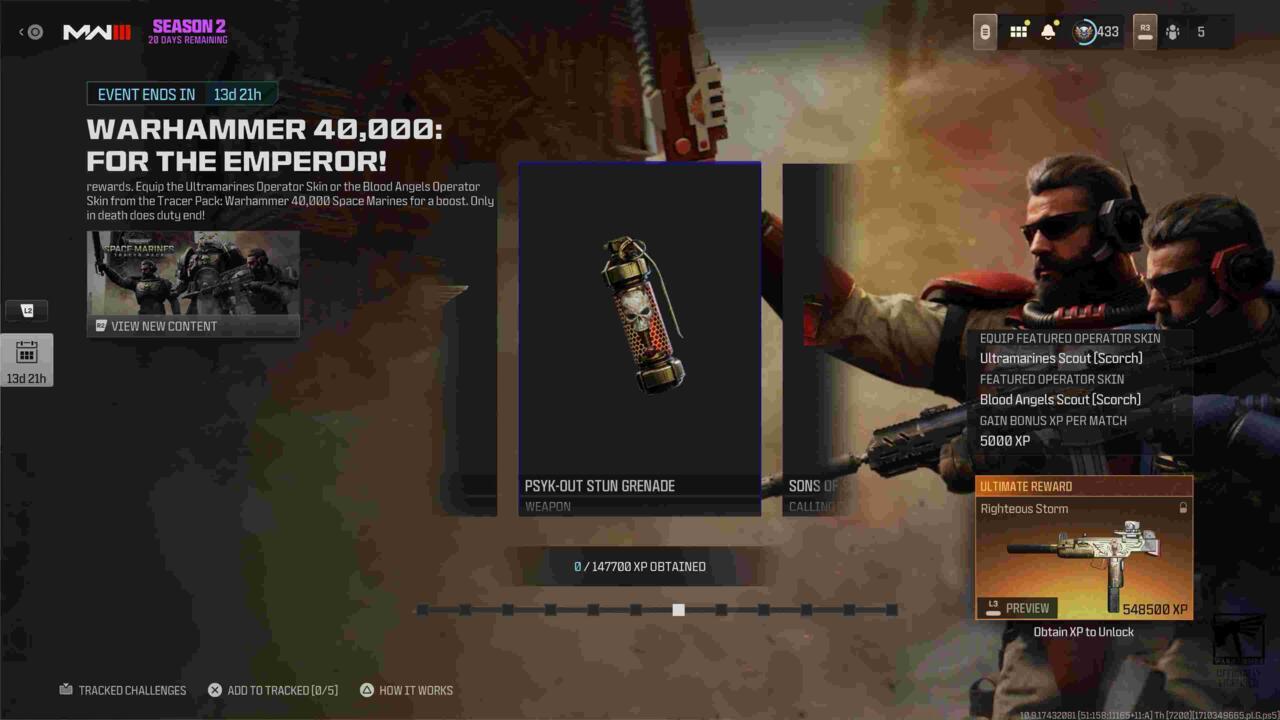The height and width of the screenshot is (720, 1280).
Task: Open the Tracked Challenges icon at bottom
Action: tap(65, 690)
